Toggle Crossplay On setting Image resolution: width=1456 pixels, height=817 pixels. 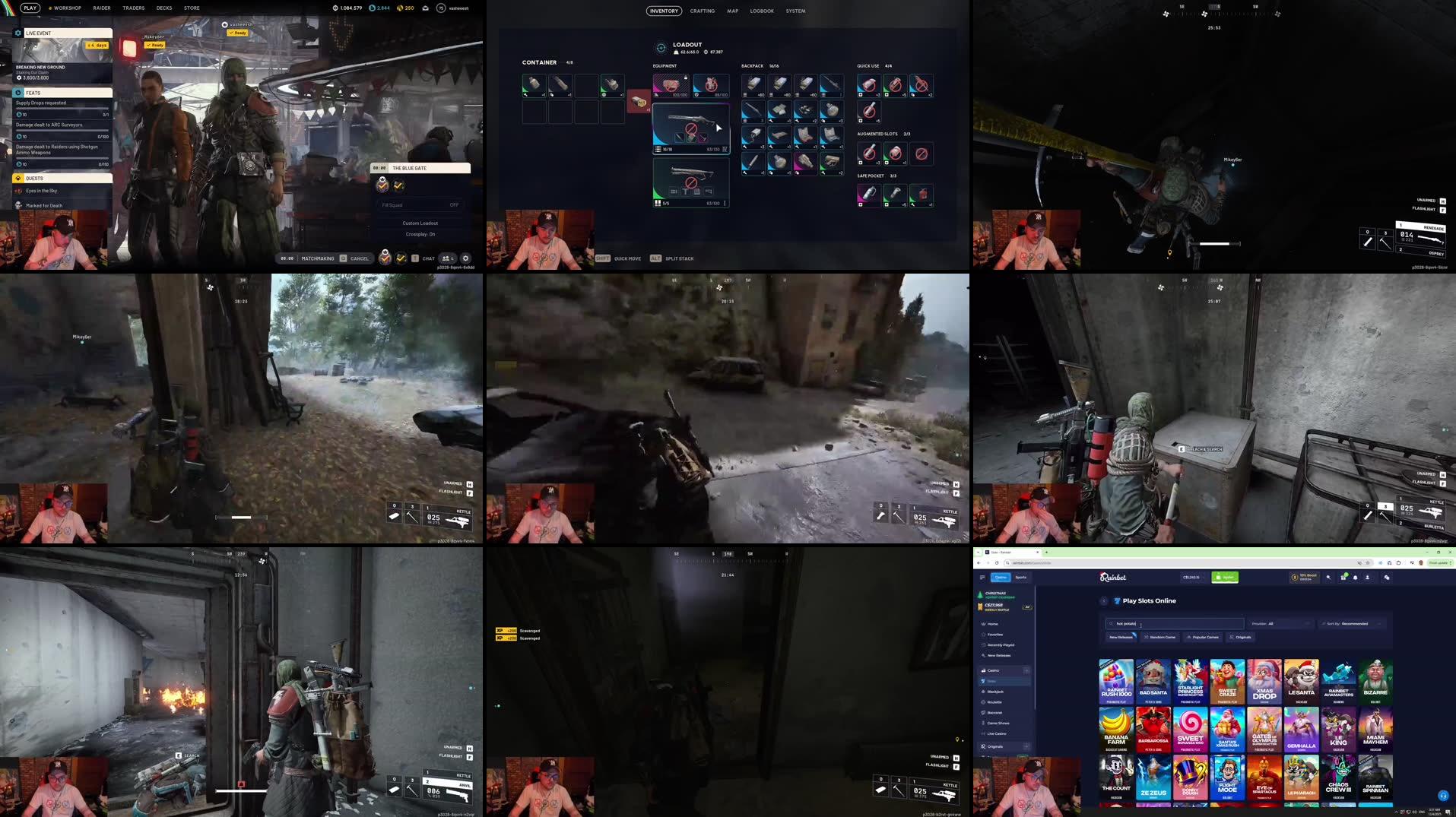pos(420,234)
